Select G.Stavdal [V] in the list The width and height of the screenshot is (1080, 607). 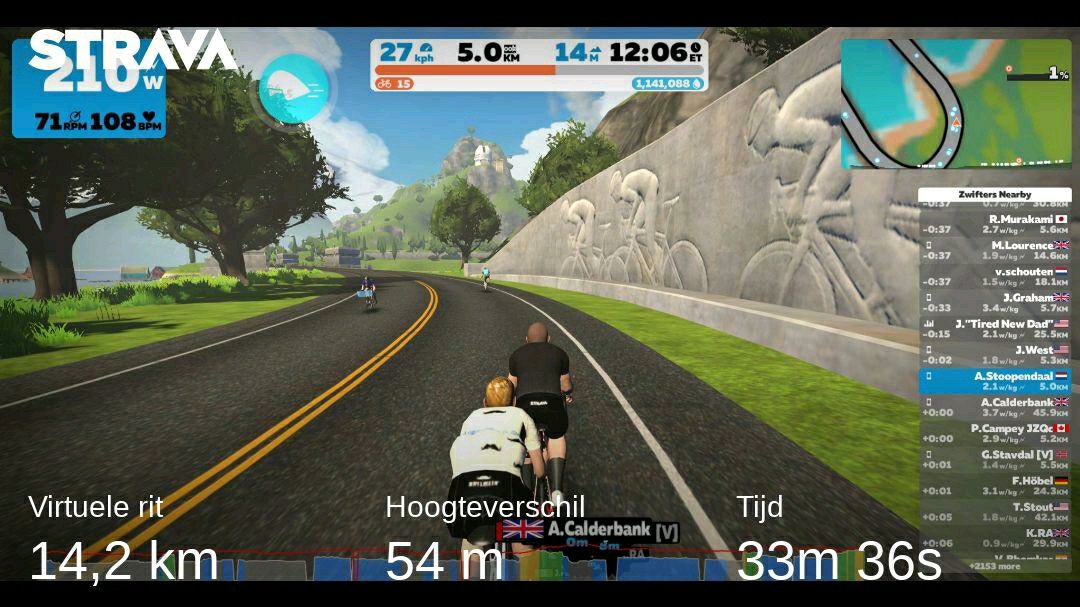pyautogui.click(x=994, y=459)
